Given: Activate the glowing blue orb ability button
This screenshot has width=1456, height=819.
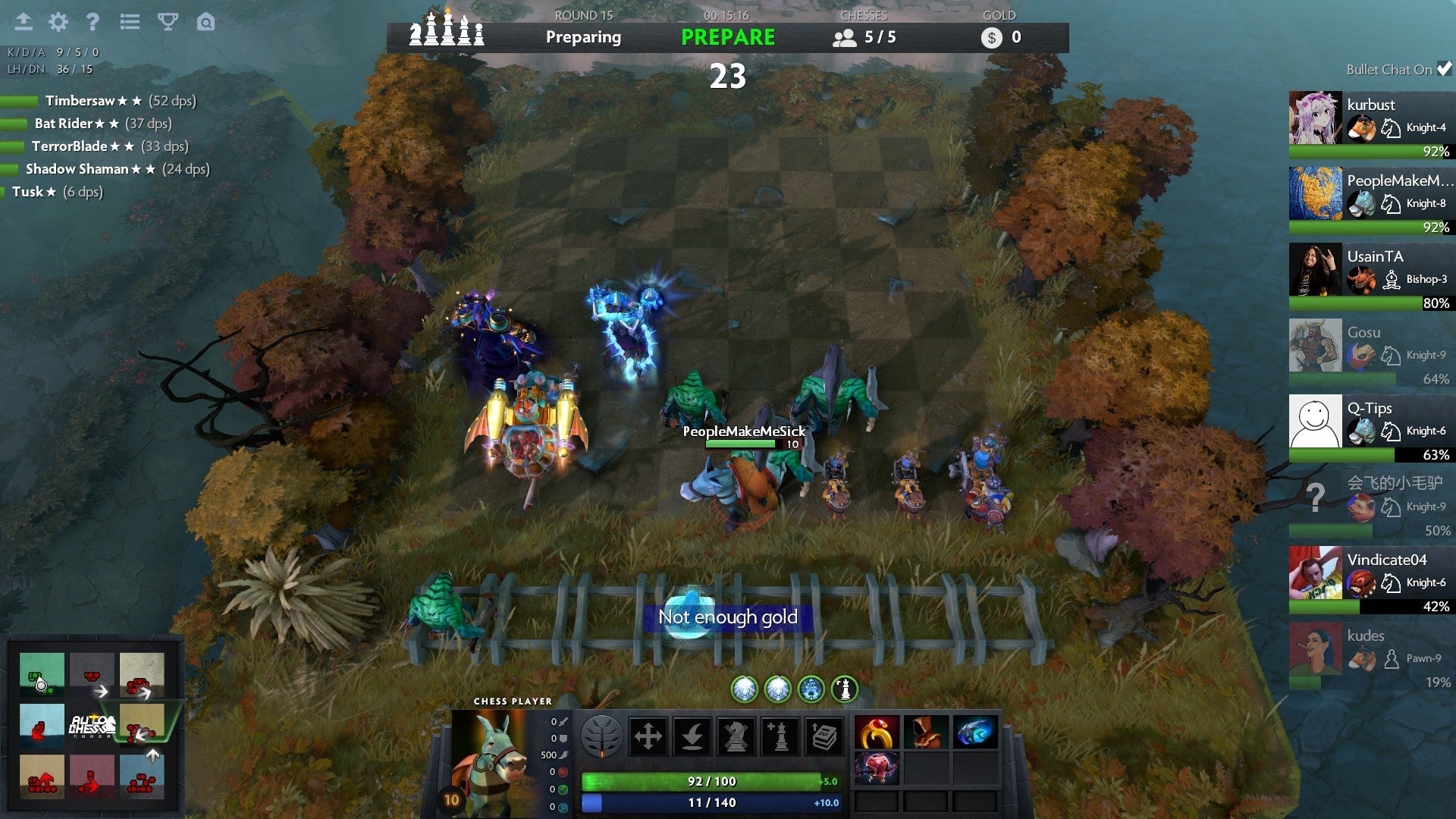Looking at the screenshot, I should (x=811, y=690).
